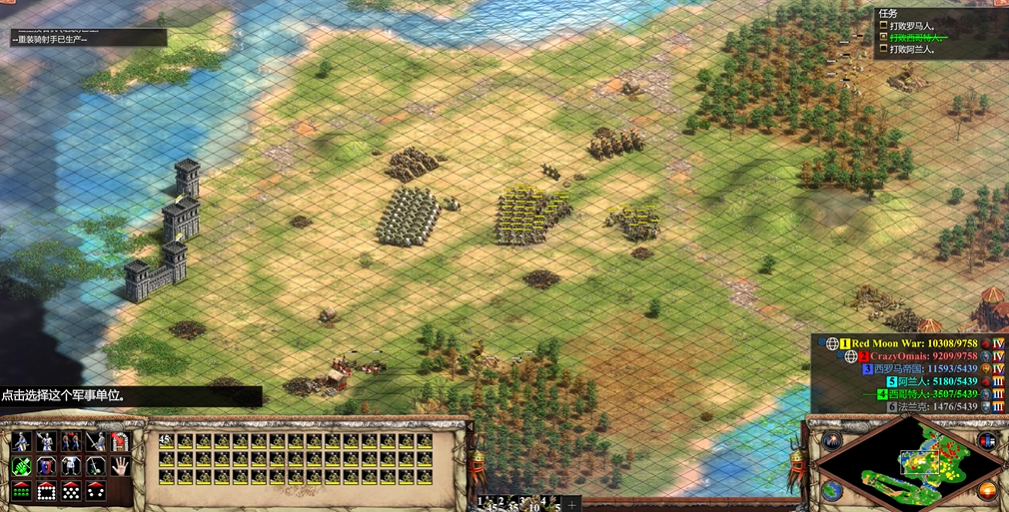Click the Red Moon War score row
This screenshot has height=512, width=1009.
point(908,343)
